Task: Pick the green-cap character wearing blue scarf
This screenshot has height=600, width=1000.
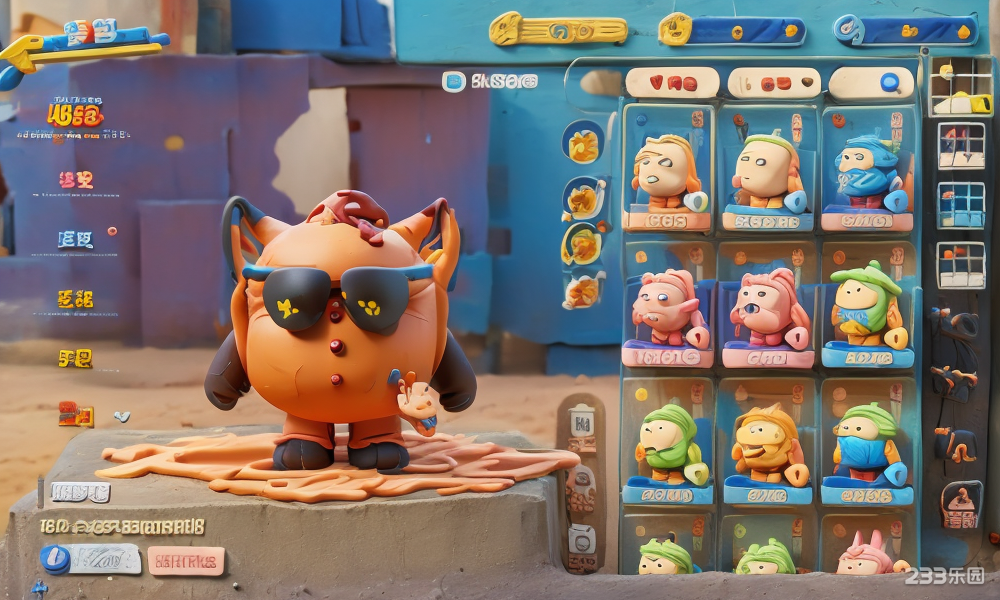Action: [x=867, y=446]
